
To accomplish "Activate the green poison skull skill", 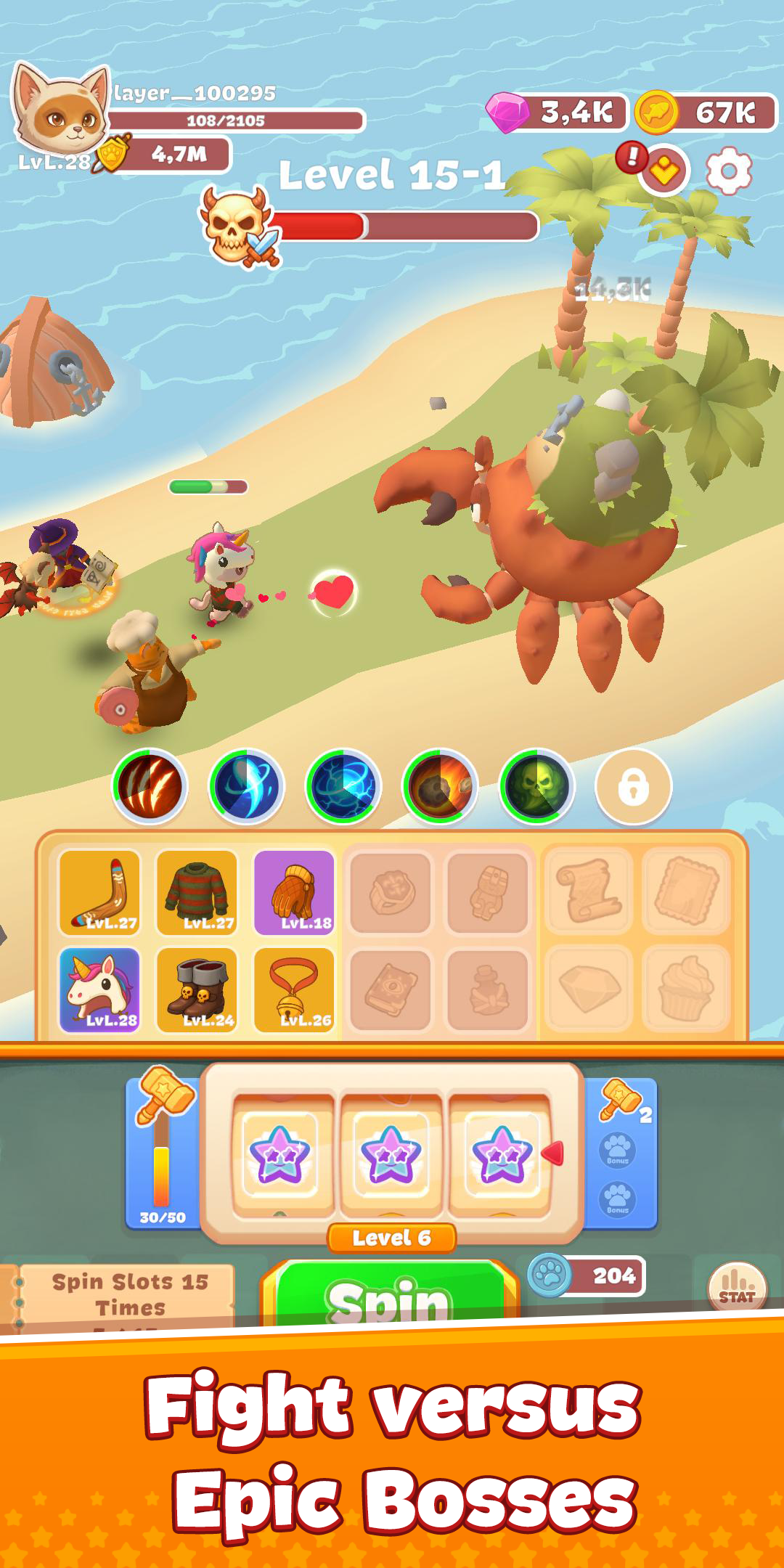I will pyautogui.click(x=537, y=786).
